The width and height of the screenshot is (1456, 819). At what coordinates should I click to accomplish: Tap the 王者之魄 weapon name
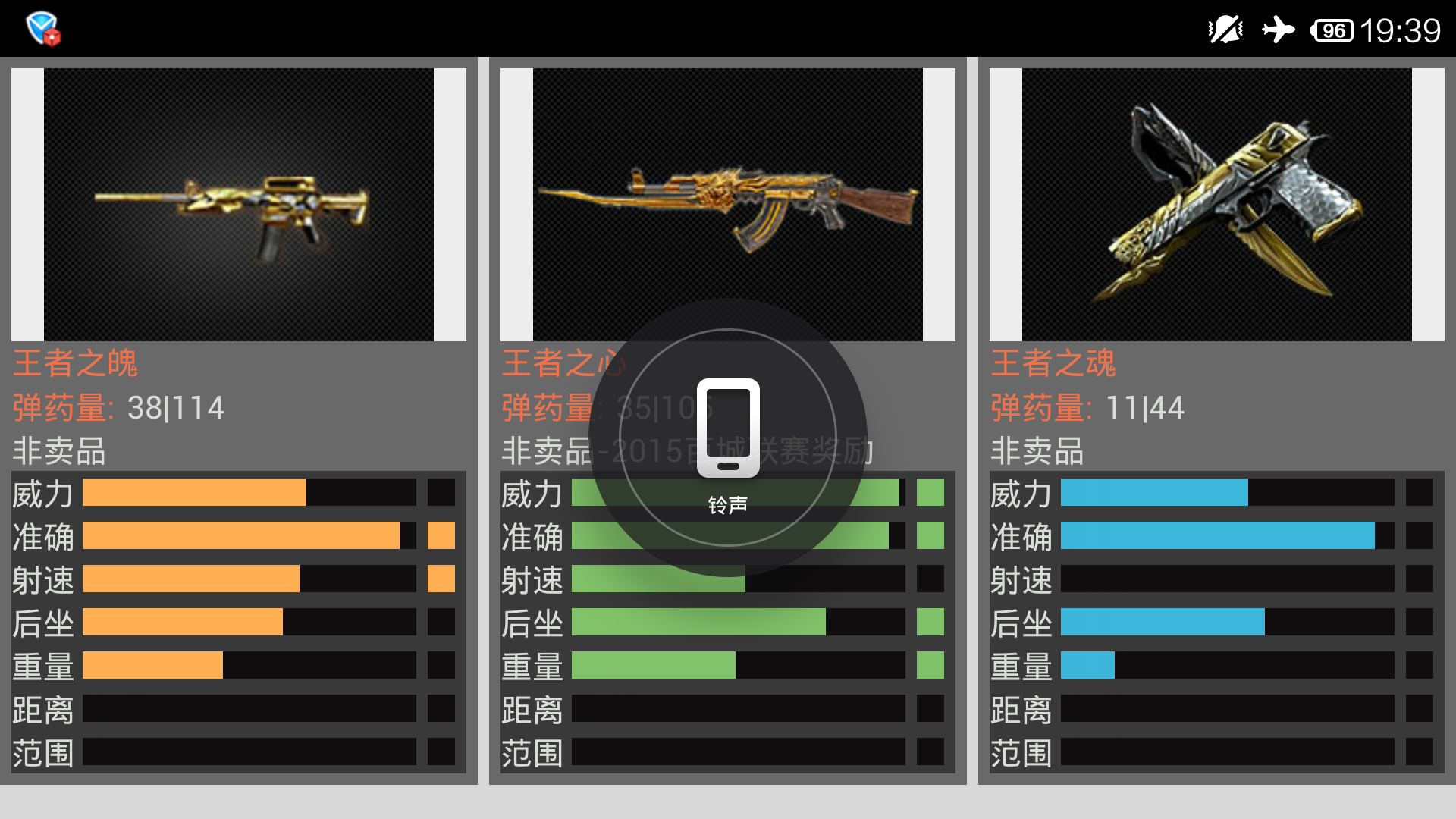pos(76,363)
